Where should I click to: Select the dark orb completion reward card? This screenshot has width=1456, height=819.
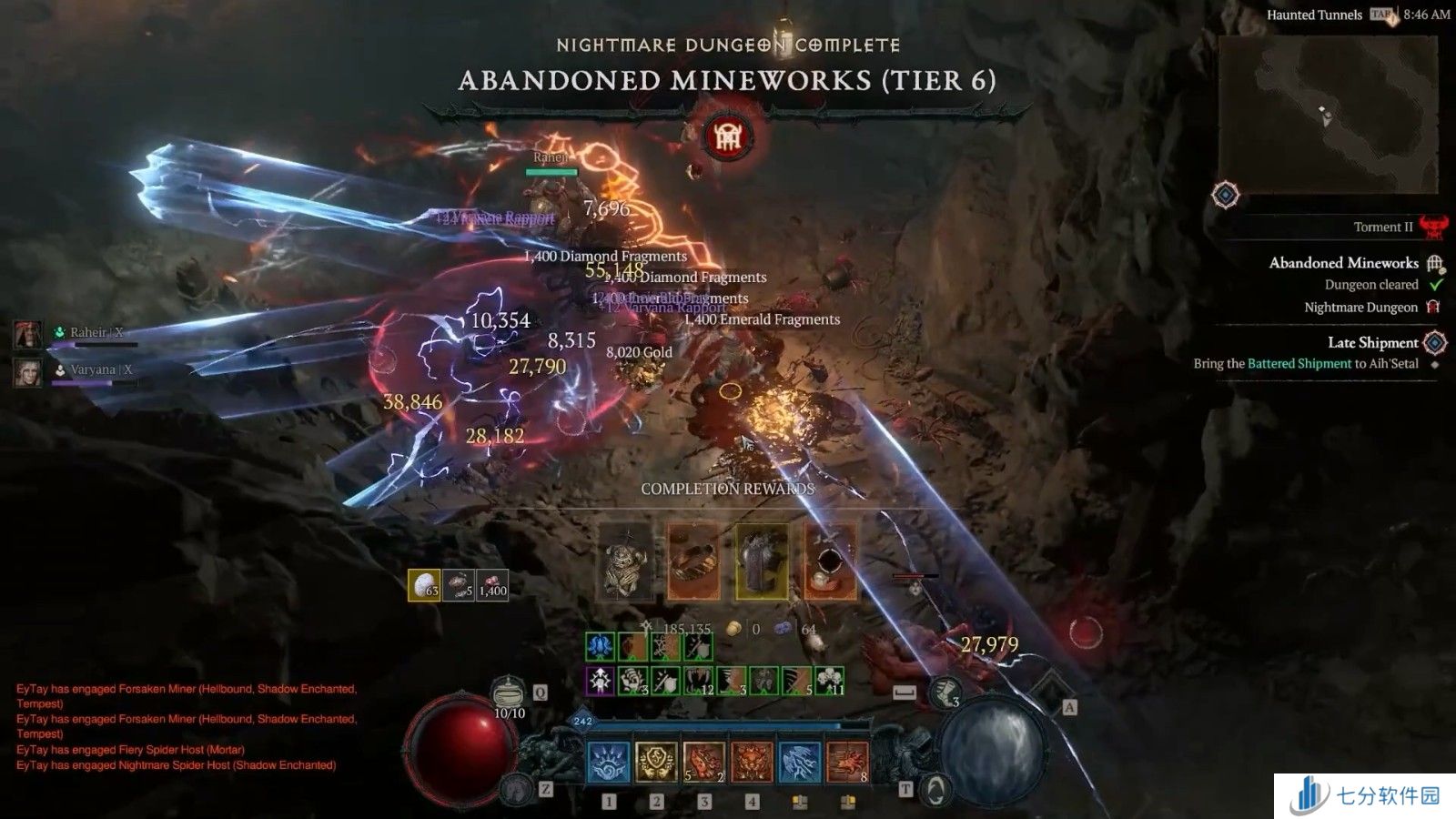[830, 561]
